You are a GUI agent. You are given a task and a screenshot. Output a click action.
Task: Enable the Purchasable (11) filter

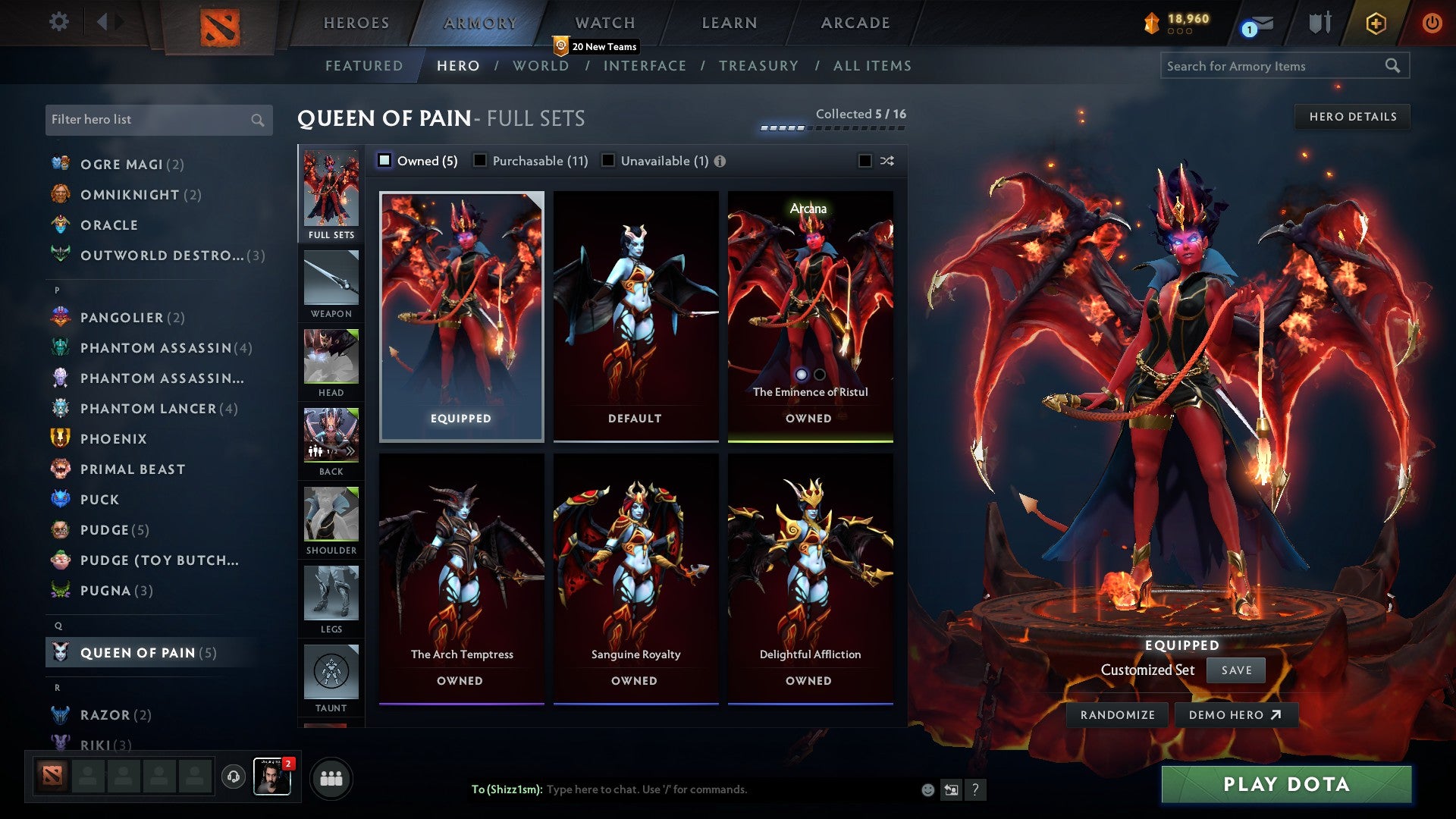coord(479,161)
